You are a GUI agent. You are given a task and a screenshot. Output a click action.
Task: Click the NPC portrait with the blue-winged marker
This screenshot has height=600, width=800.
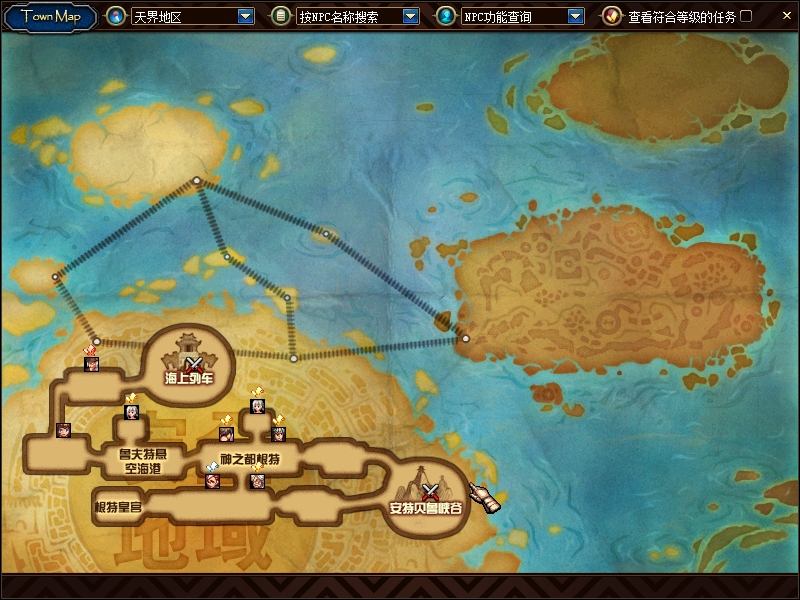pos(212,481)
